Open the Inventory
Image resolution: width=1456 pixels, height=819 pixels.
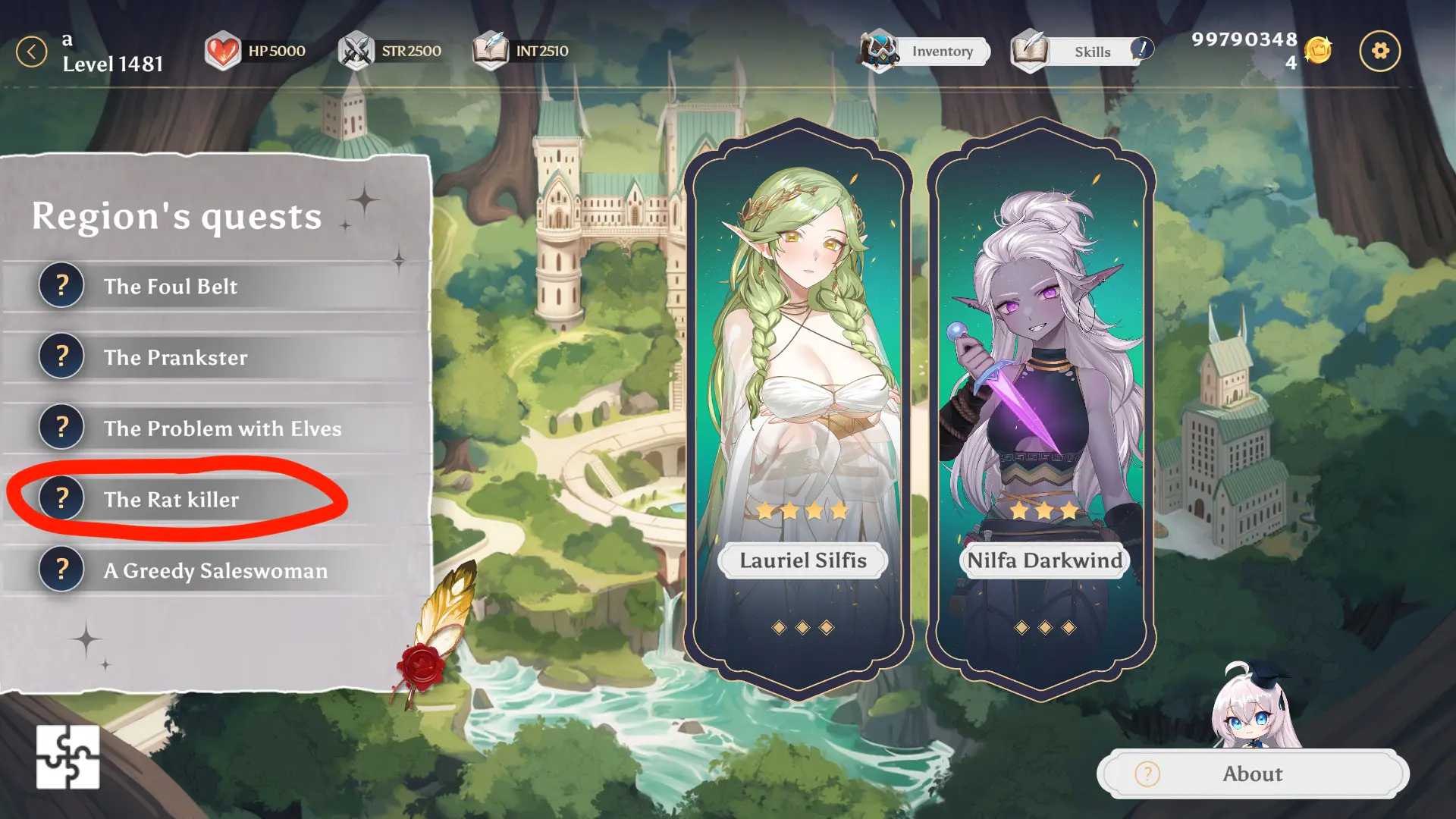[x=925, y=52]
